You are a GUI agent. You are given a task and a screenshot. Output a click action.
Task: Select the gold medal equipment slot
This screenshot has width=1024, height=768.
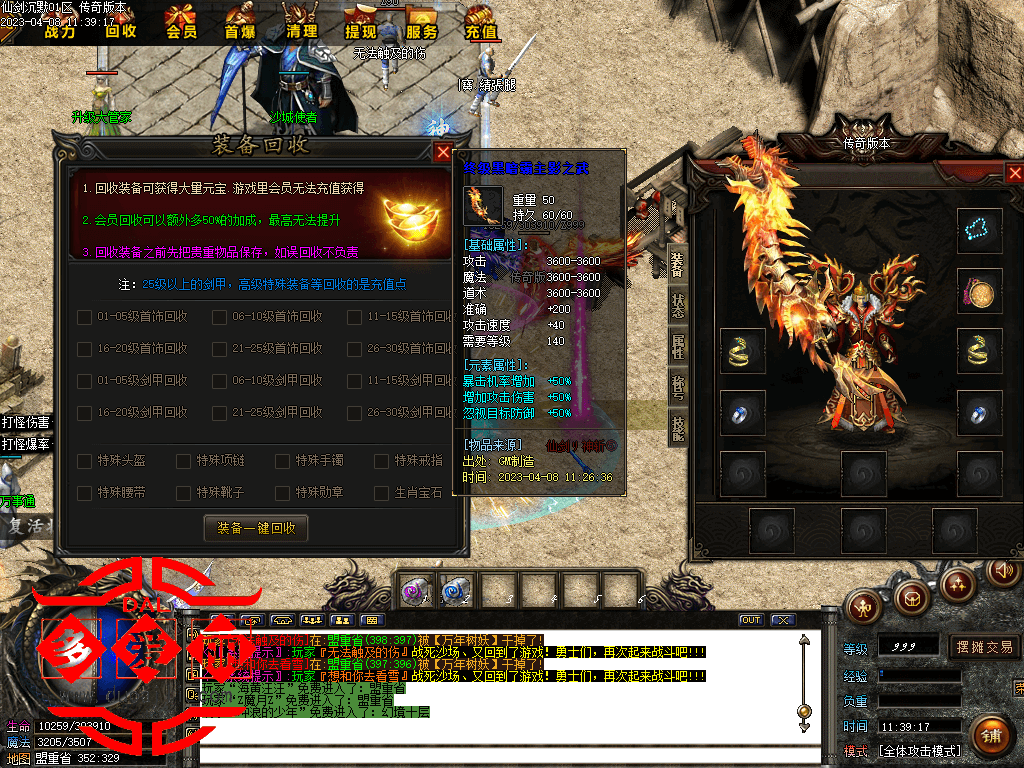tap(979, 291)
